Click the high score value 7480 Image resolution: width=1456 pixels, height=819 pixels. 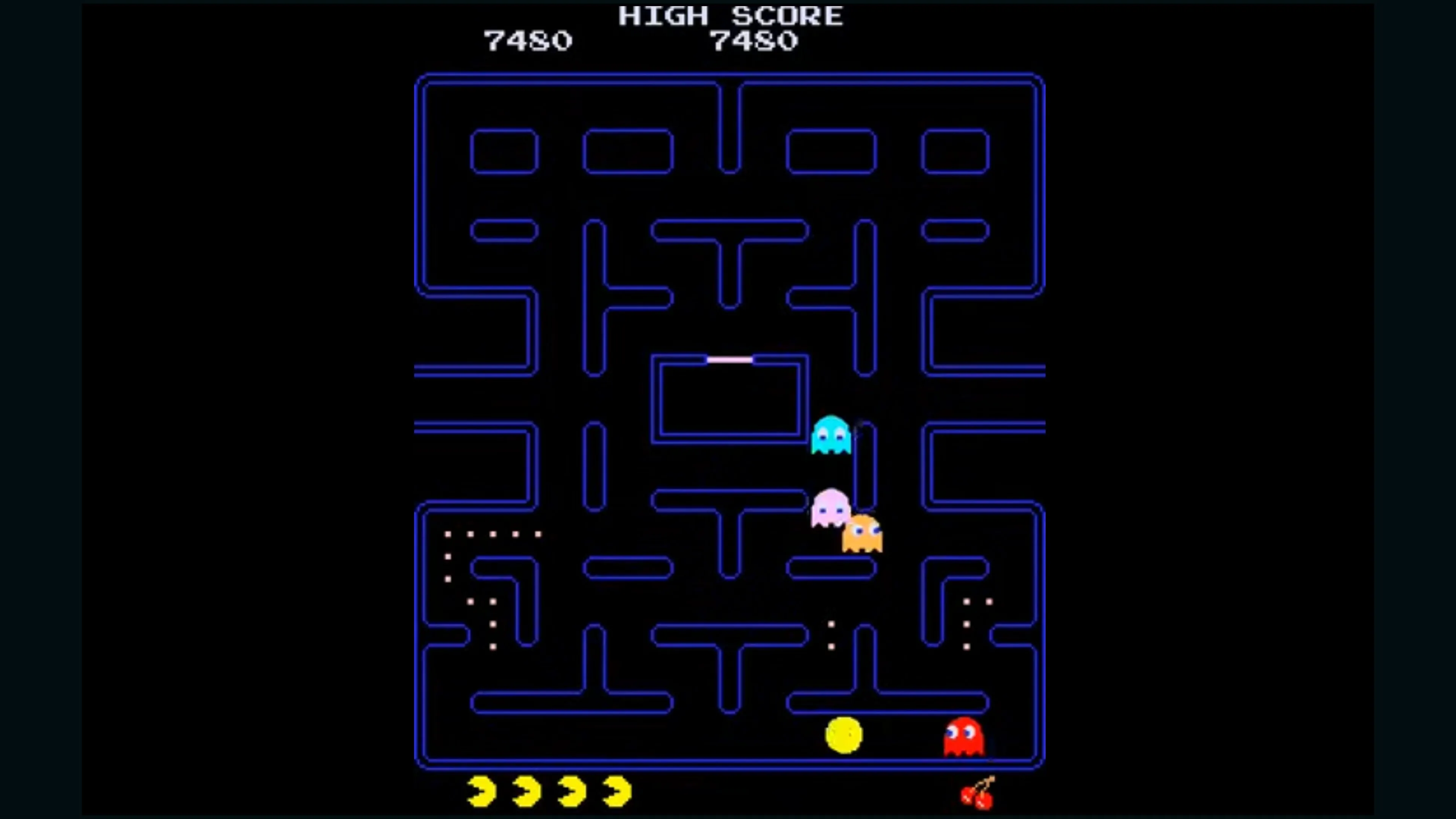755,41
